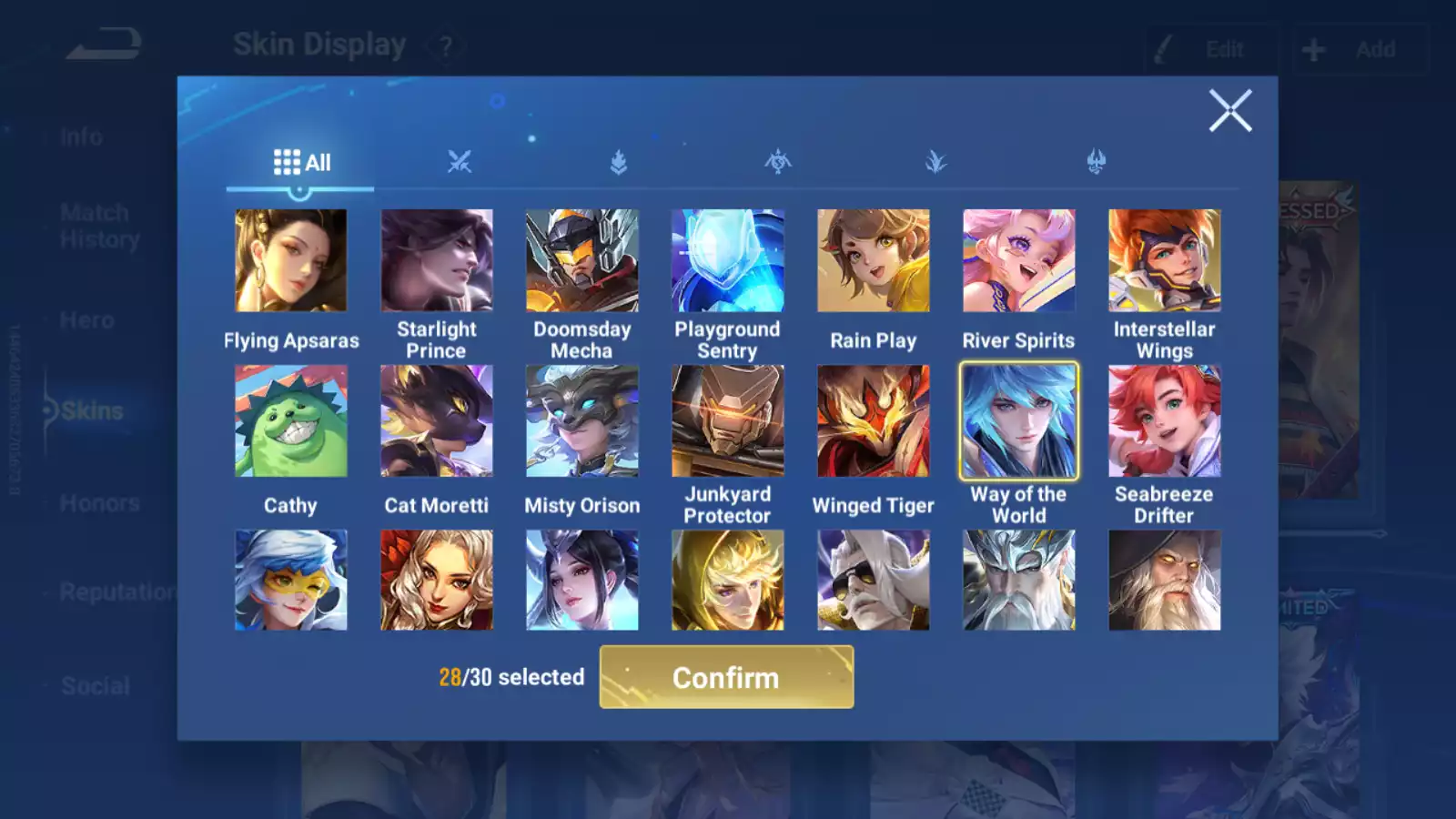Select the Winged Tiger skin
Image resolution: width=1456 pixels, height=819 pixels.
pos(873,421)
